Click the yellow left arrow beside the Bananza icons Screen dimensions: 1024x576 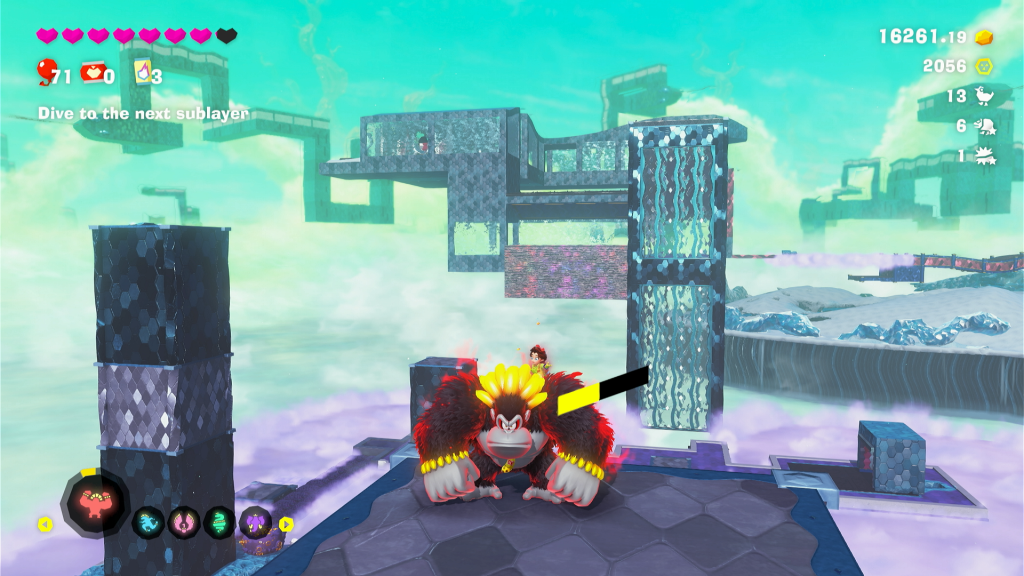pyautogui.click(x=45, y=523)
